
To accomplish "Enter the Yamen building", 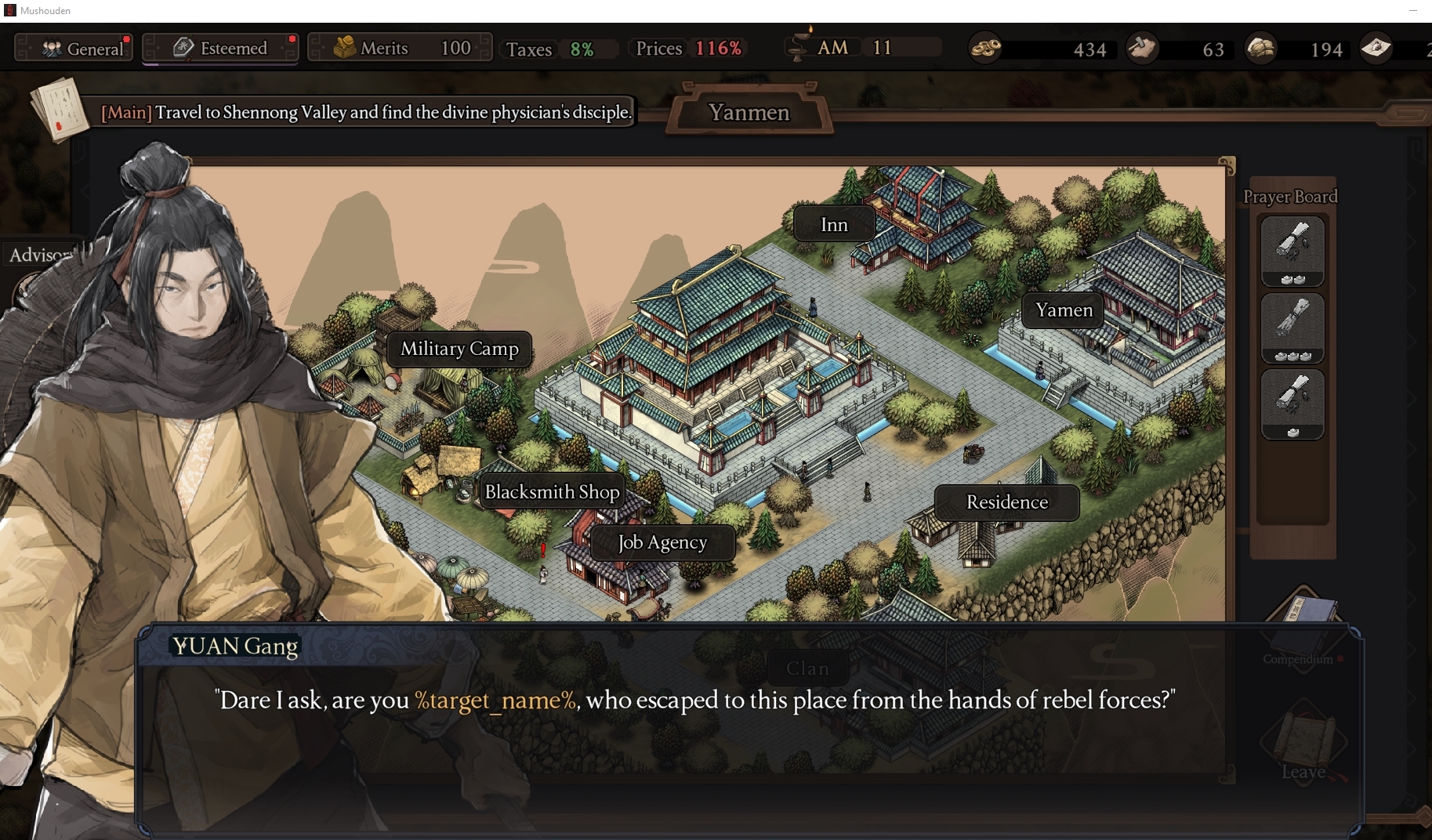I will [1062, 310].
